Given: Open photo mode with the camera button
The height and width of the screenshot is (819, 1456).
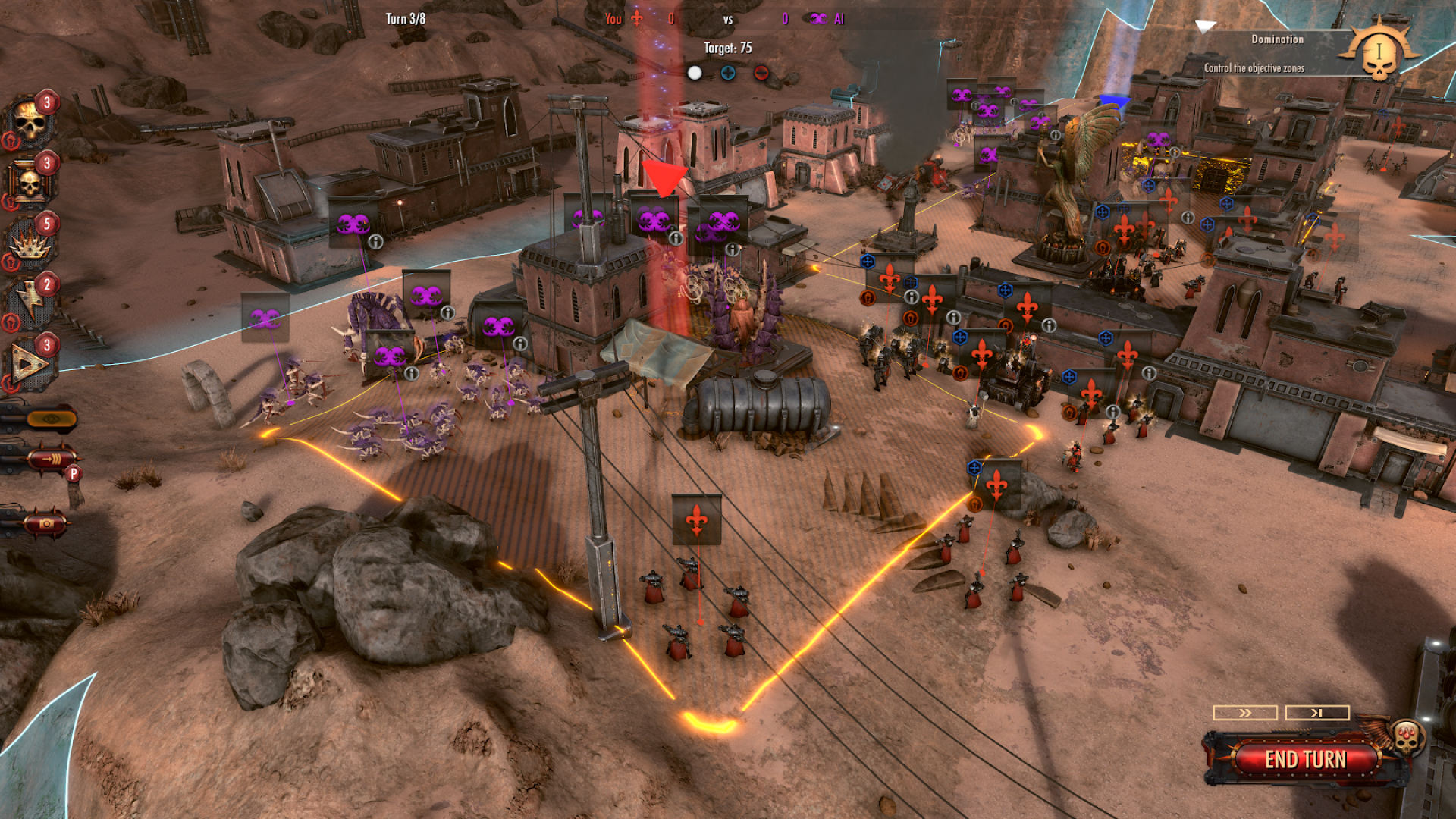Looking at the screenshot, I should [45, 523].
